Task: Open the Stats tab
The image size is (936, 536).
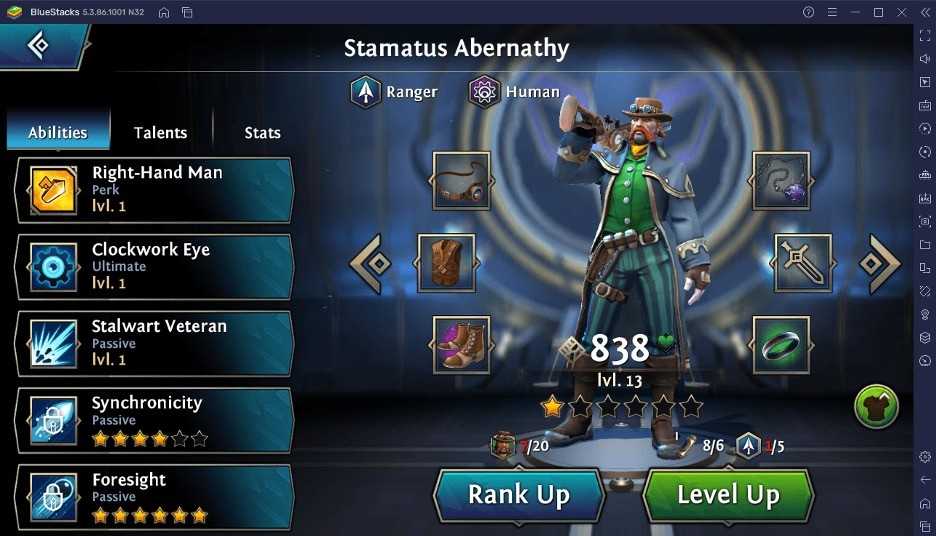Action: [262, 132]
